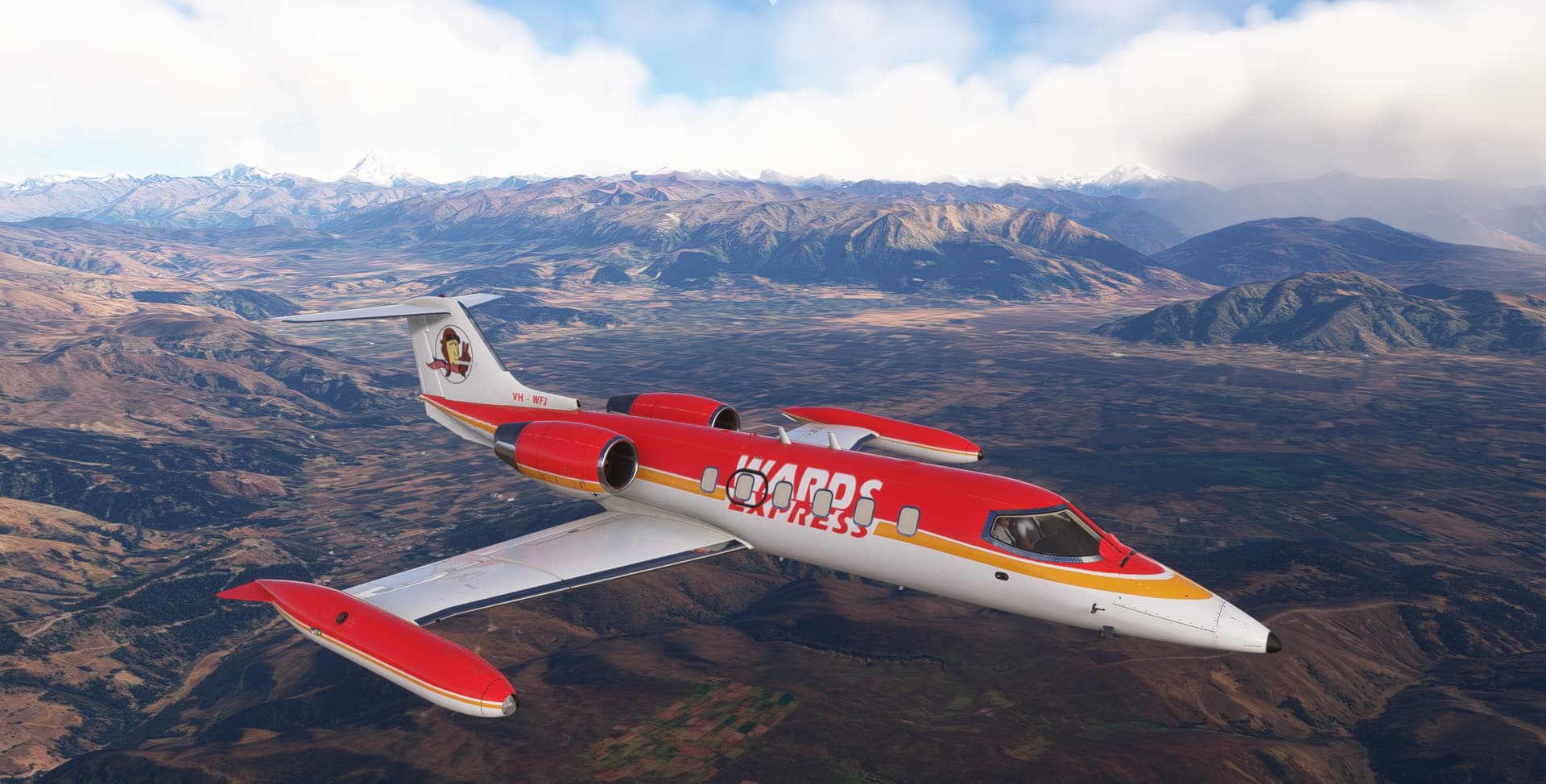Expand the toolbar using the top arrow handle

pyautogui.click(x=772, y=2)
